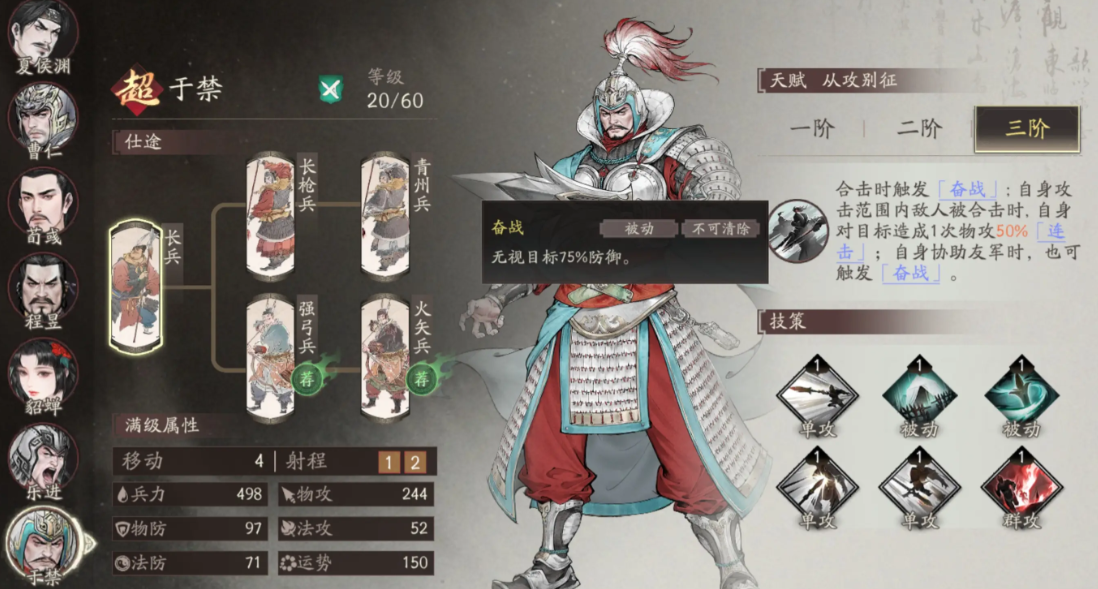Select the 强弓兵 career card

271,357
